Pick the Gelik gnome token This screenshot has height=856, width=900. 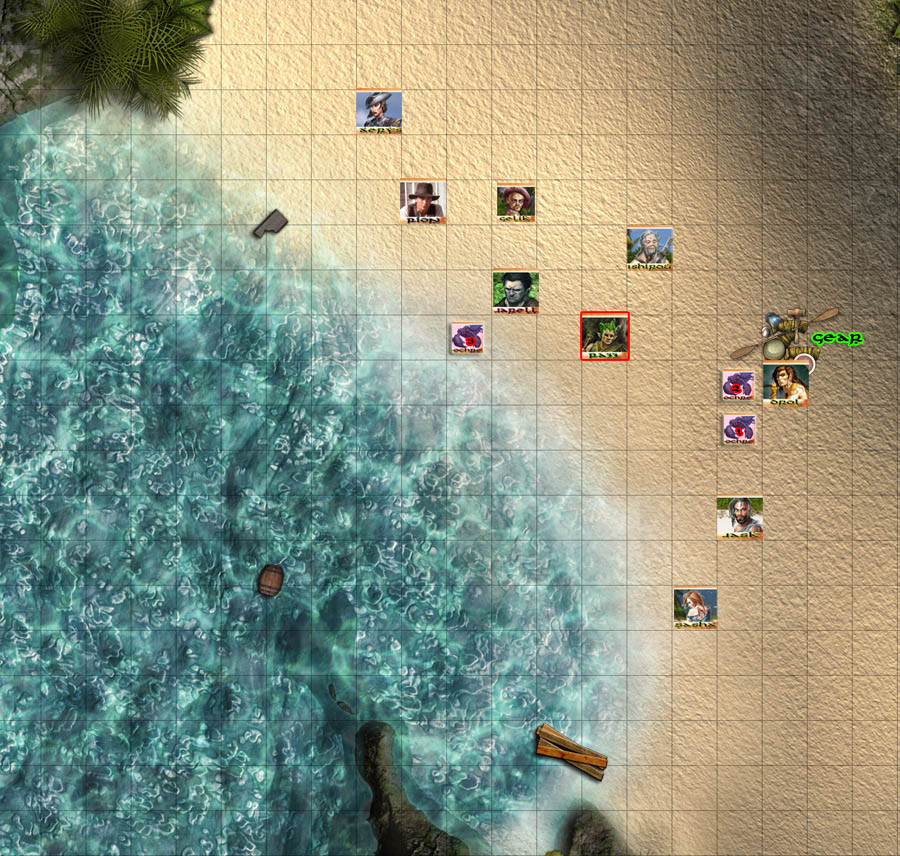516,202
